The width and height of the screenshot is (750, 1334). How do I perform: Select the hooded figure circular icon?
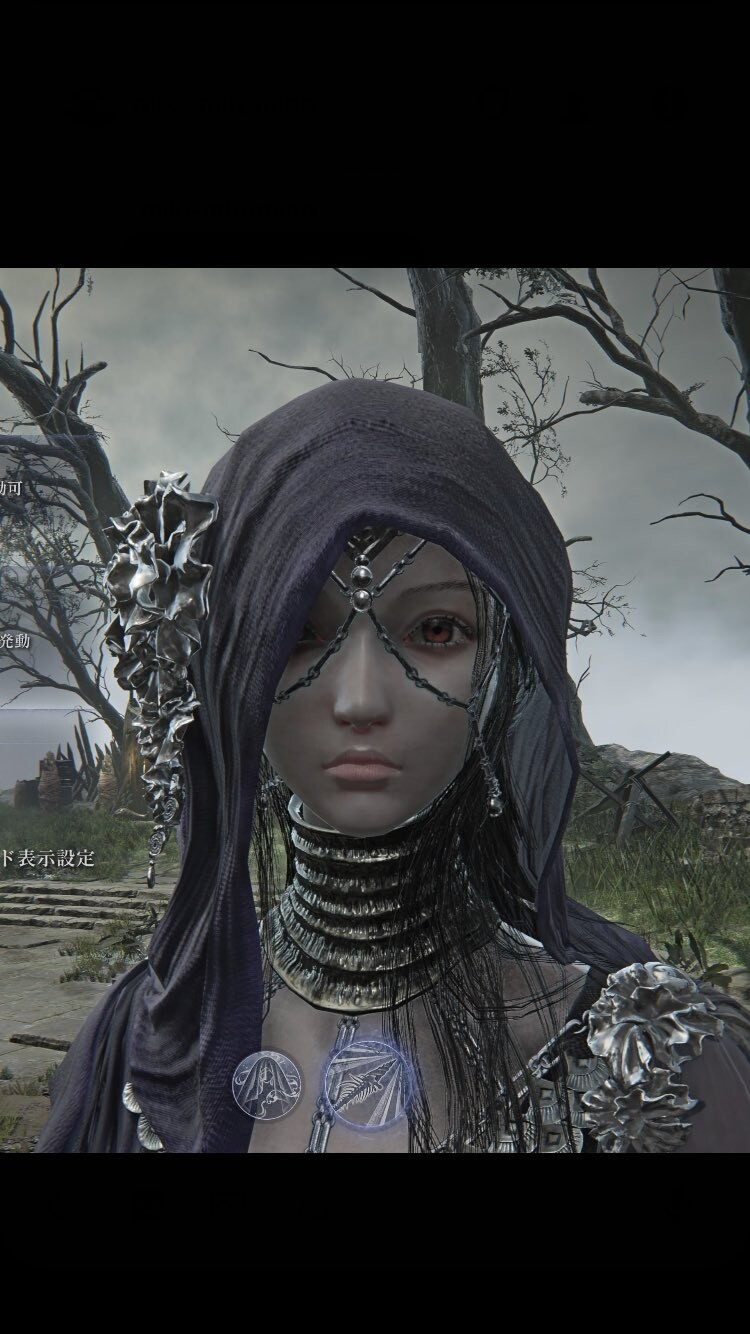click(267, 1082)
